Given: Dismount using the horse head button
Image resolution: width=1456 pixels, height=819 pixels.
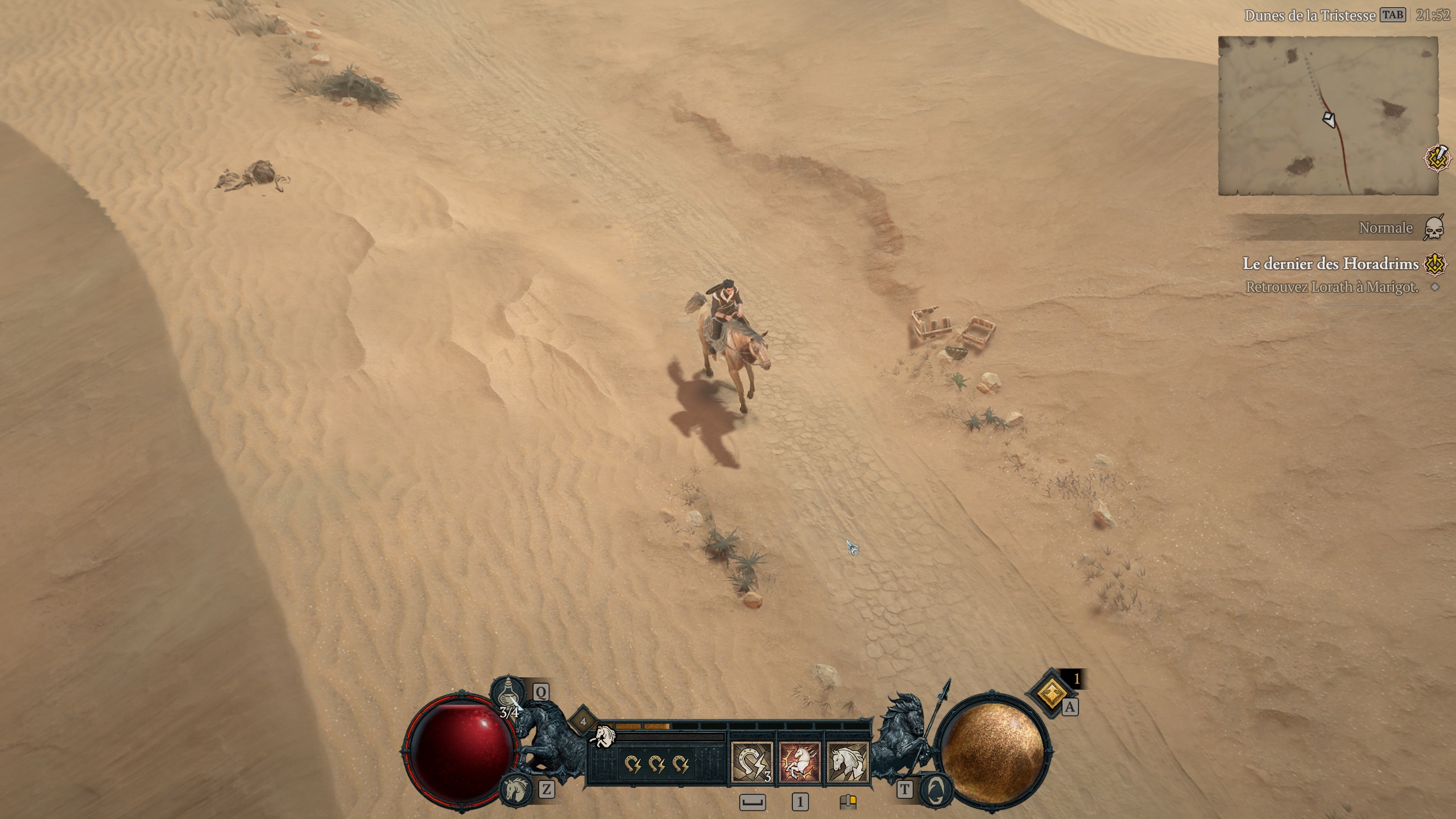Looking at the screenshot, I should point(516,789).
